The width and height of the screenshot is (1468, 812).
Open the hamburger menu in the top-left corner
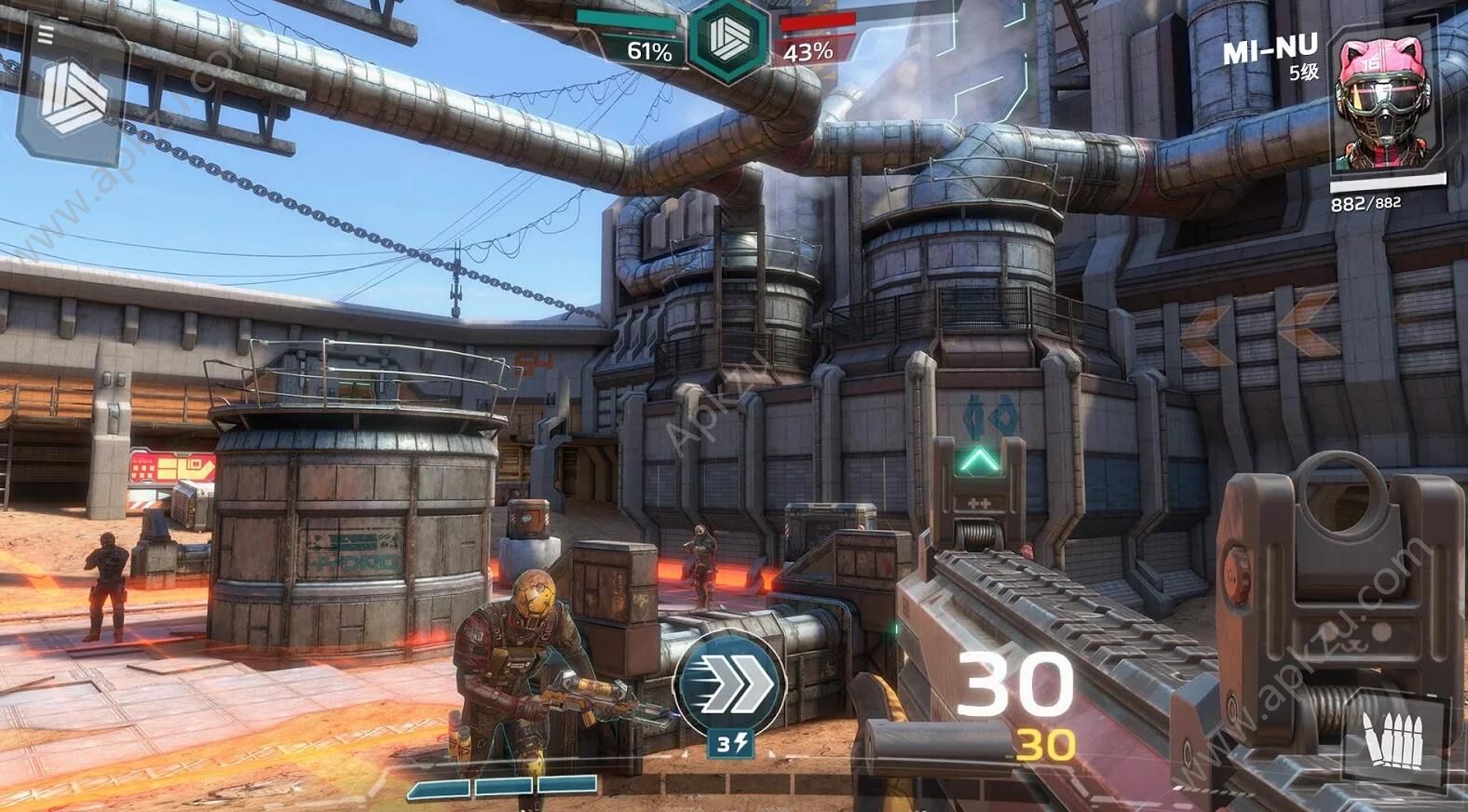tap(42, 35)
